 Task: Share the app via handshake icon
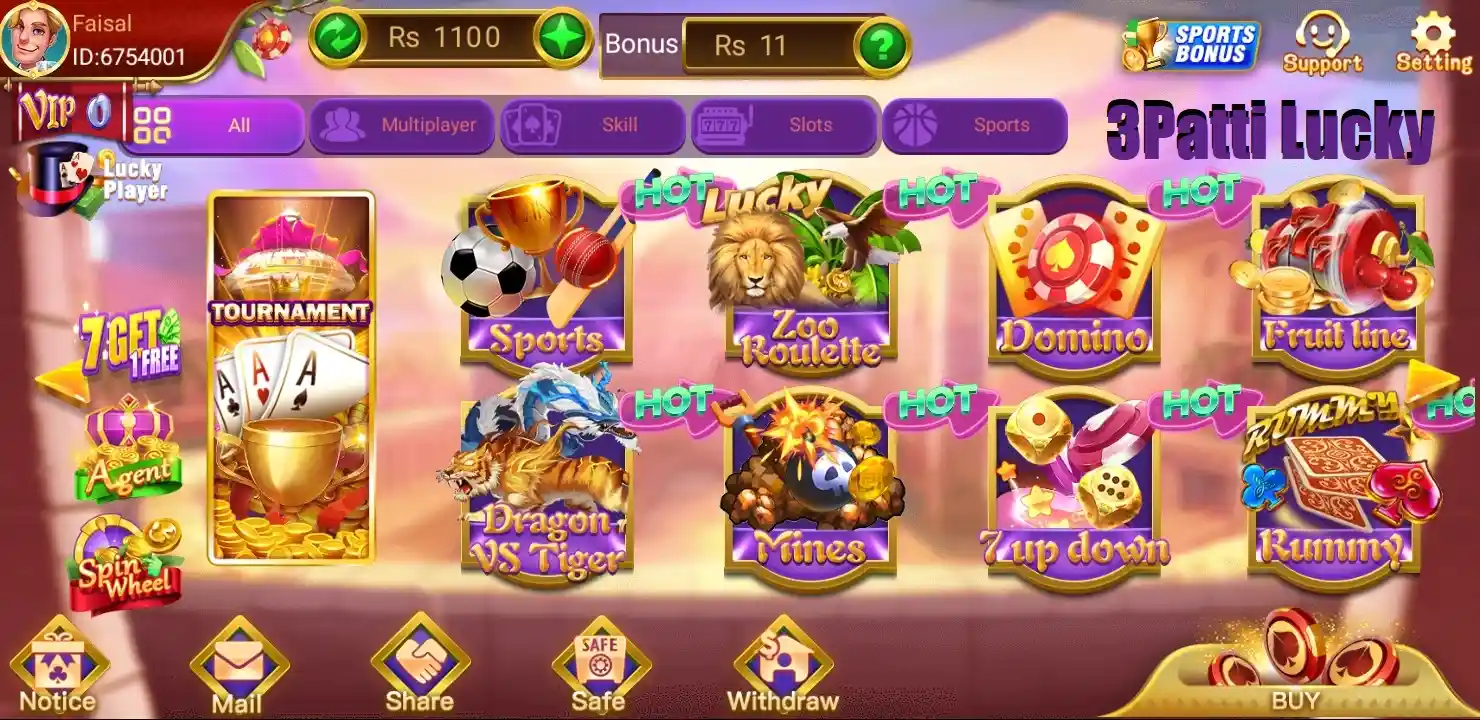[x=420, y=662]
